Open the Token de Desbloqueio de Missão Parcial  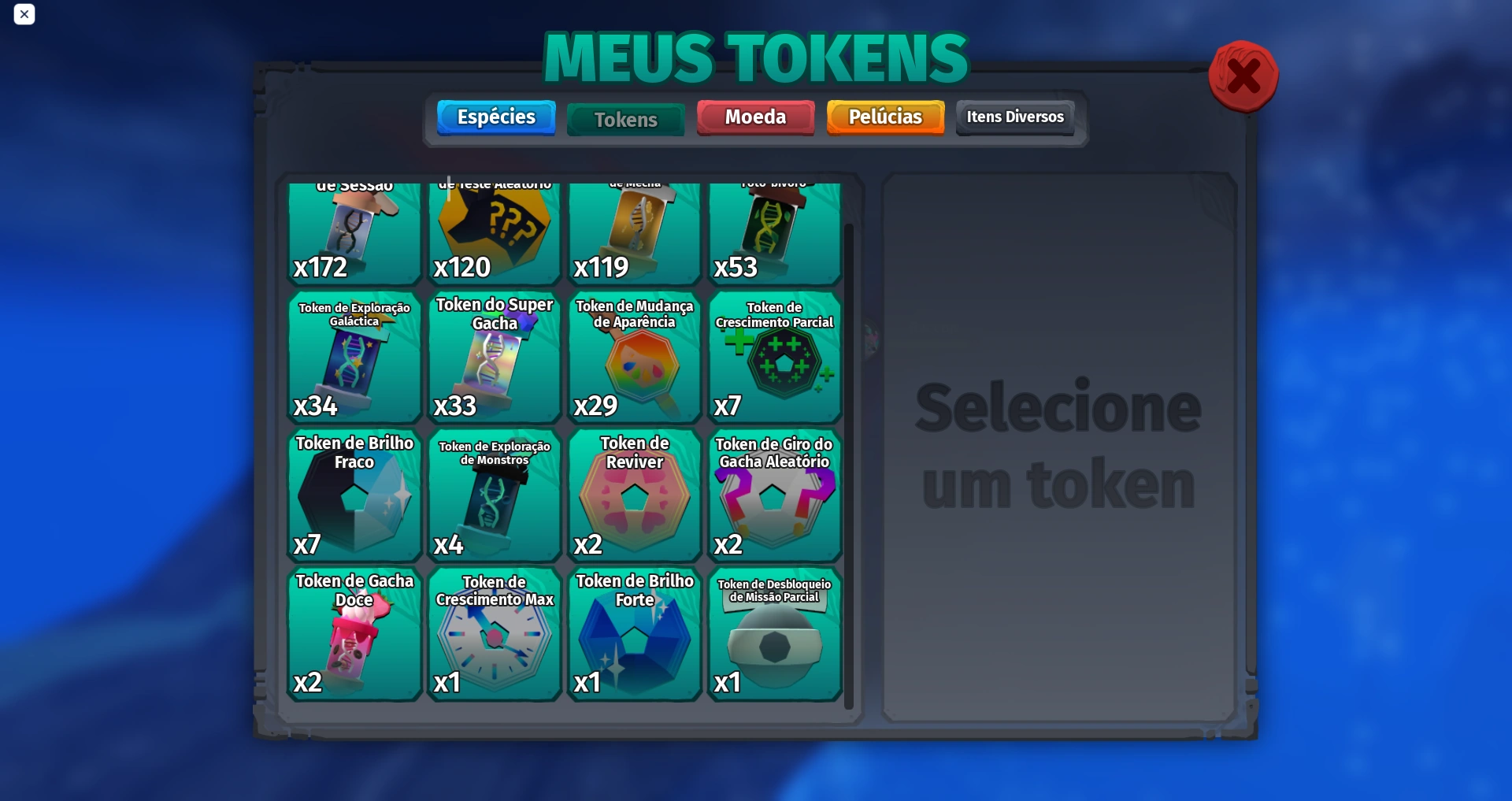coord(775,634)
